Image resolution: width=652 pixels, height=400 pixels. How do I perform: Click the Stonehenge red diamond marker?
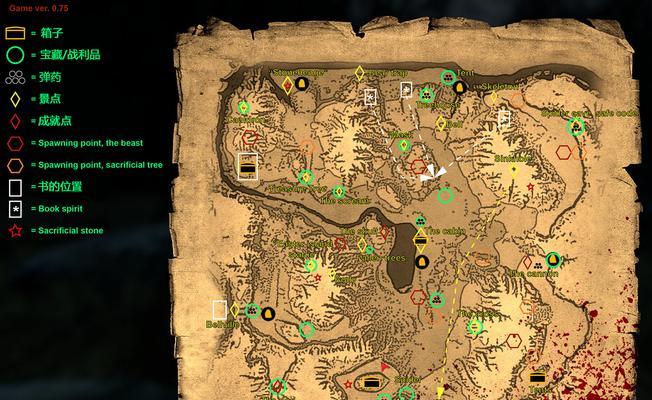[x=288, y=85]
